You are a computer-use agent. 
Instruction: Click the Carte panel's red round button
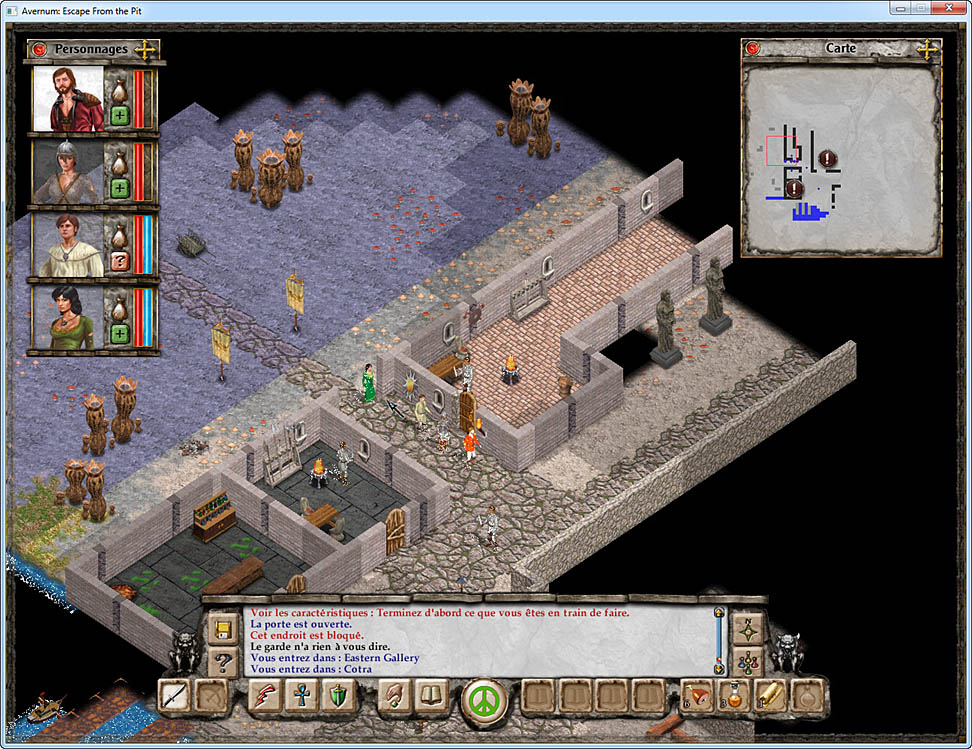pyautogui.click(x=753, y=48)
